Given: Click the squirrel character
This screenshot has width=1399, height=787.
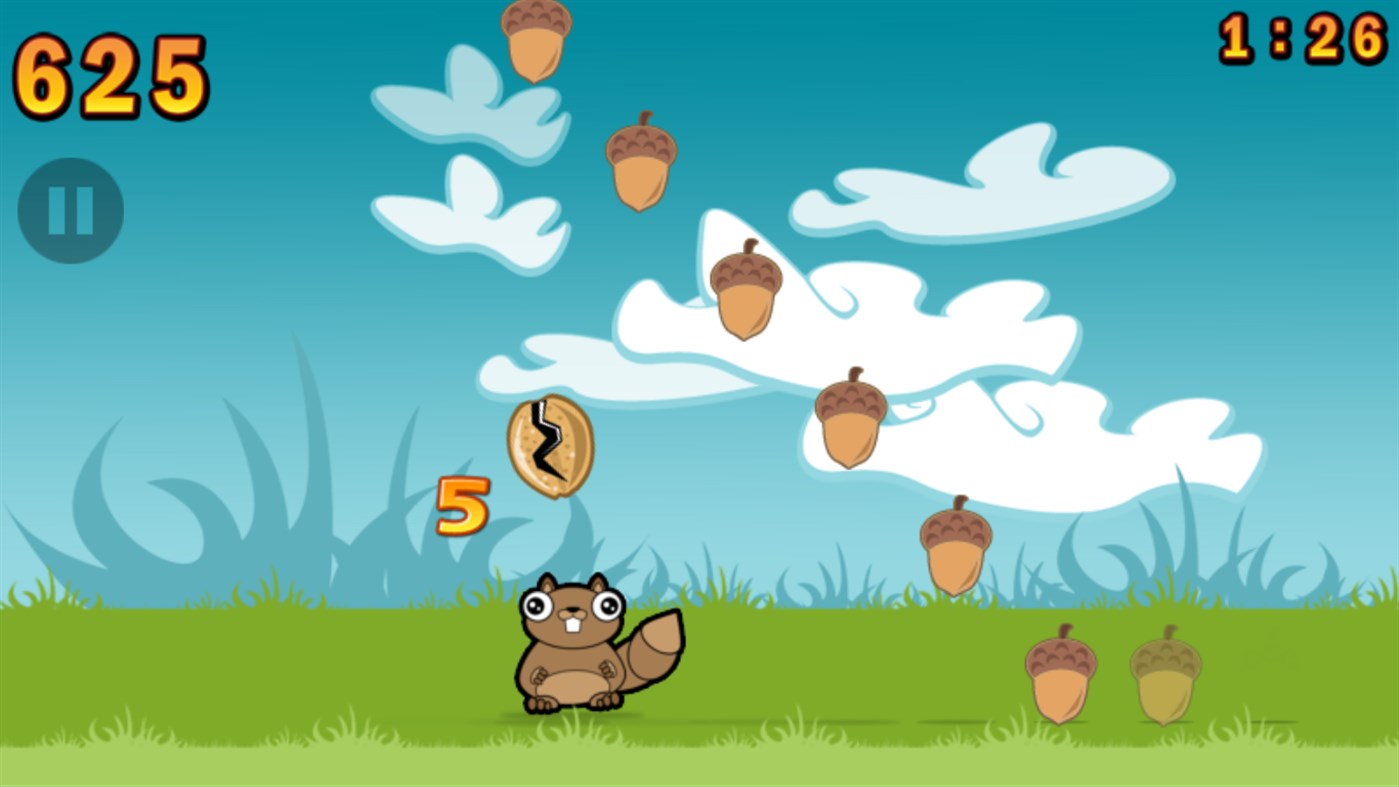Looking at the screenshot, I should pos(575,650).
